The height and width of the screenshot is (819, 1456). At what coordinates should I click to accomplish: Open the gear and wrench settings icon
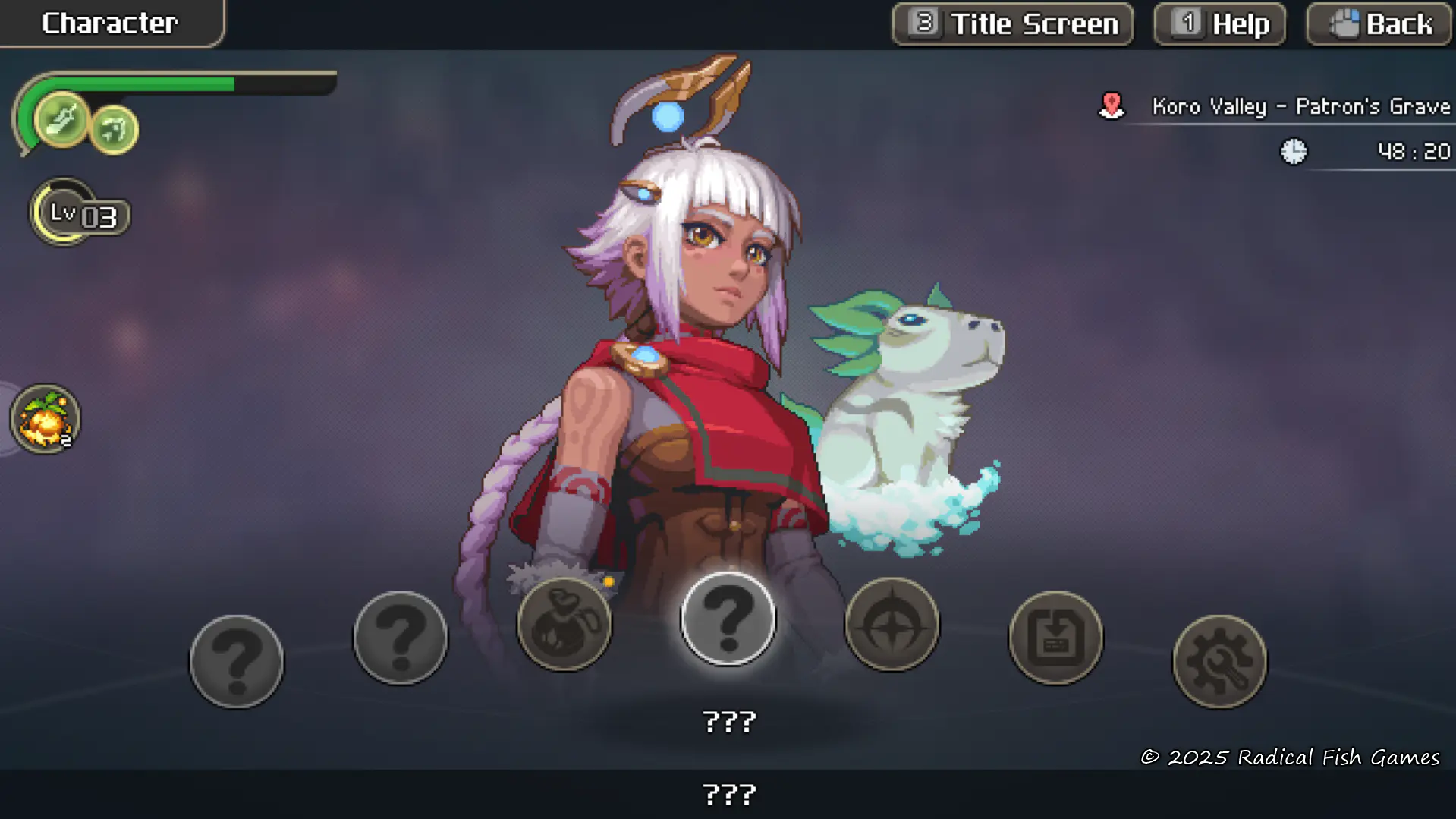(x=1219, y=661)
